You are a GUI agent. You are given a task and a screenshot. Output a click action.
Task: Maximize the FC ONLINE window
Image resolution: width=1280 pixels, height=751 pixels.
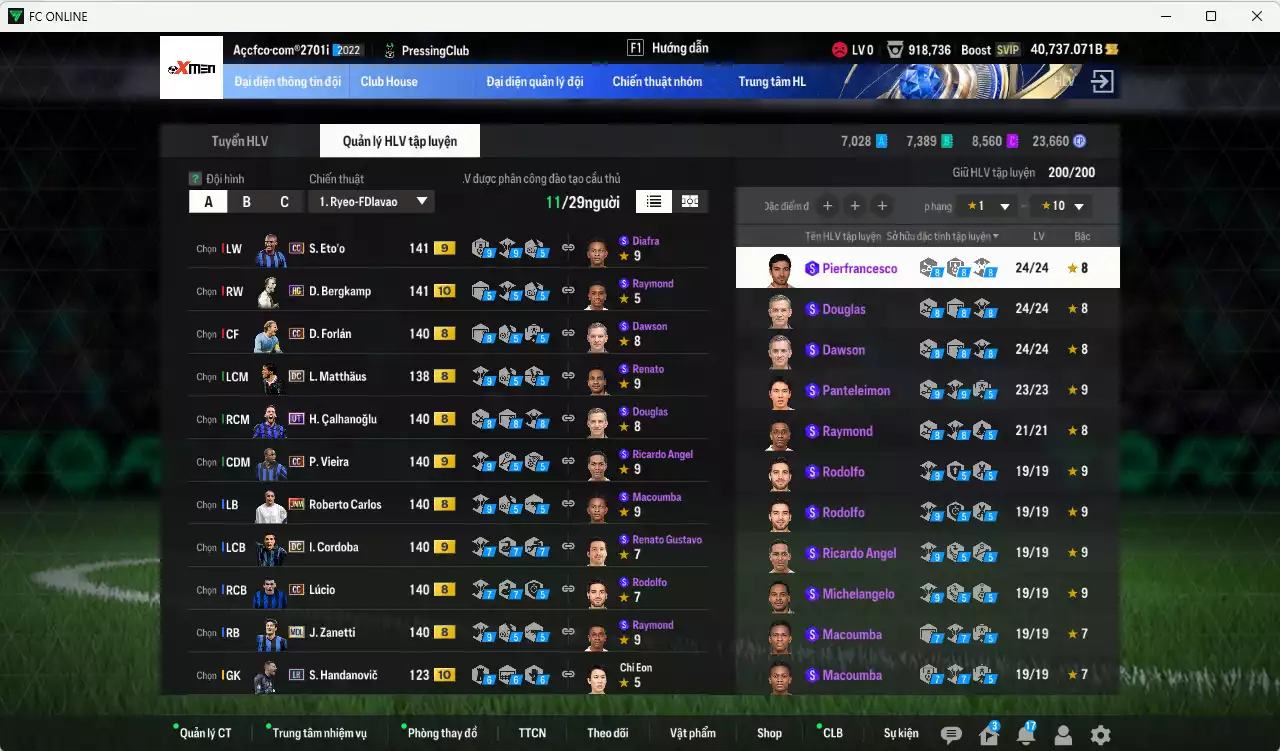pos(1211,16)
